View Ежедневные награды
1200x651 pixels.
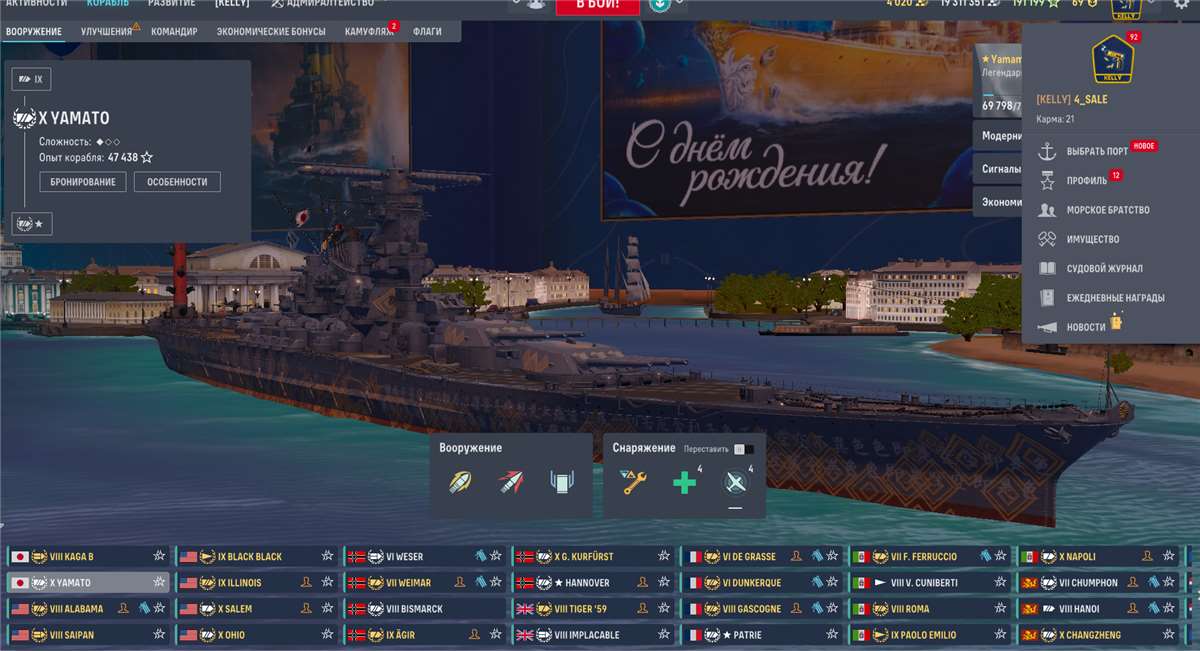pos(1100,298)
